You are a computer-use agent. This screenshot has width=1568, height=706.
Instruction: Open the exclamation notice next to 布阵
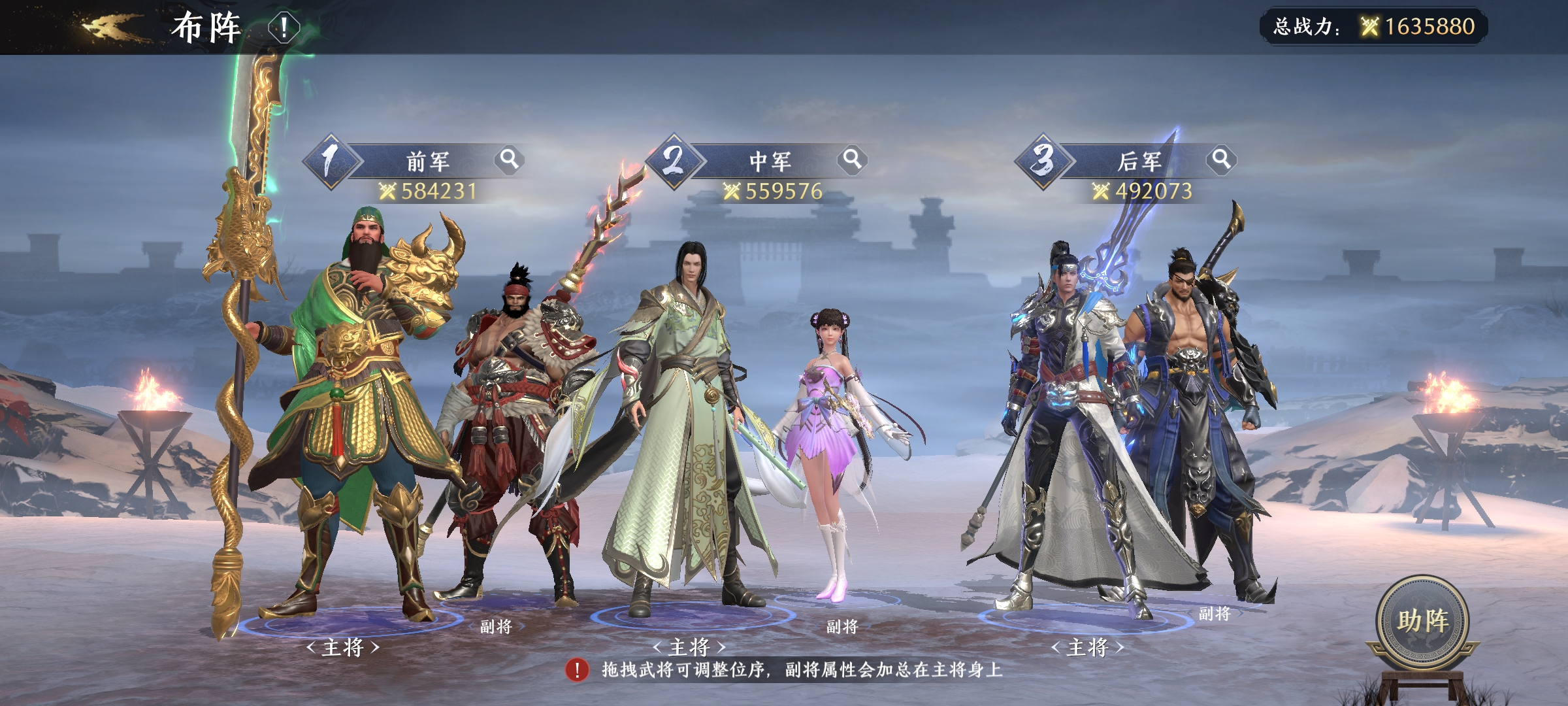[284, 27]
